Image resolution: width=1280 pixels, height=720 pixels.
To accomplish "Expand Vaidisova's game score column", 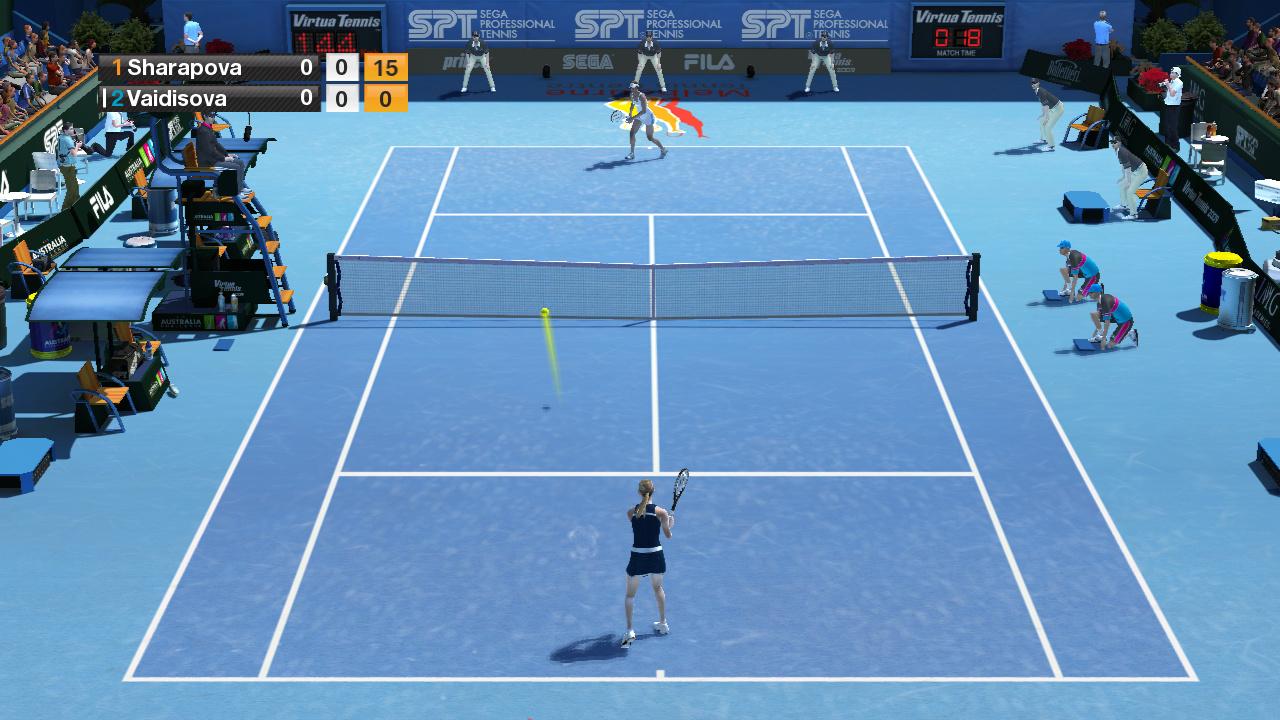I will pos(342,98).
